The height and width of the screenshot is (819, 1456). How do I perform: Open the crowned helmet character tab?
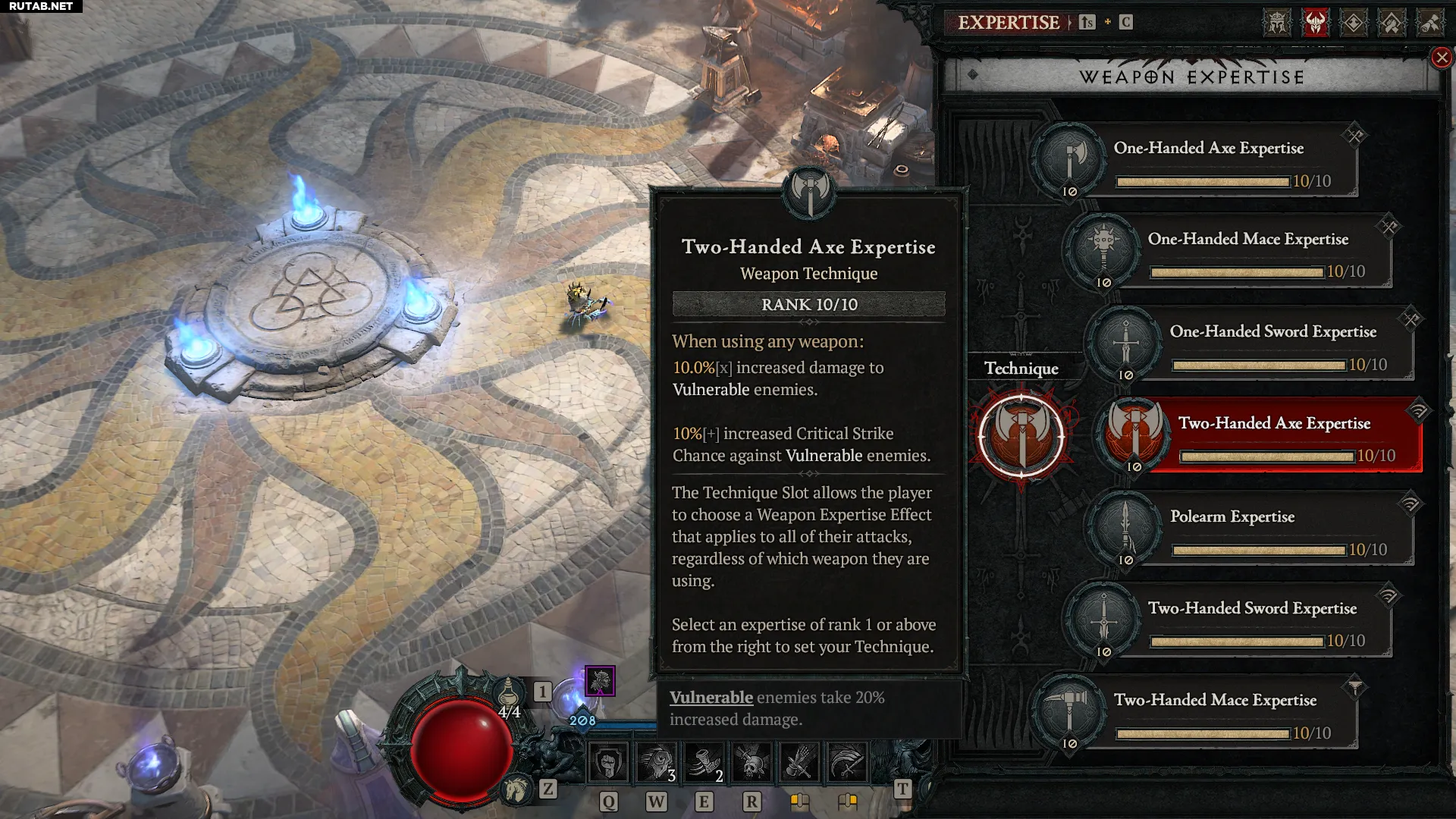click(1277, 23)
